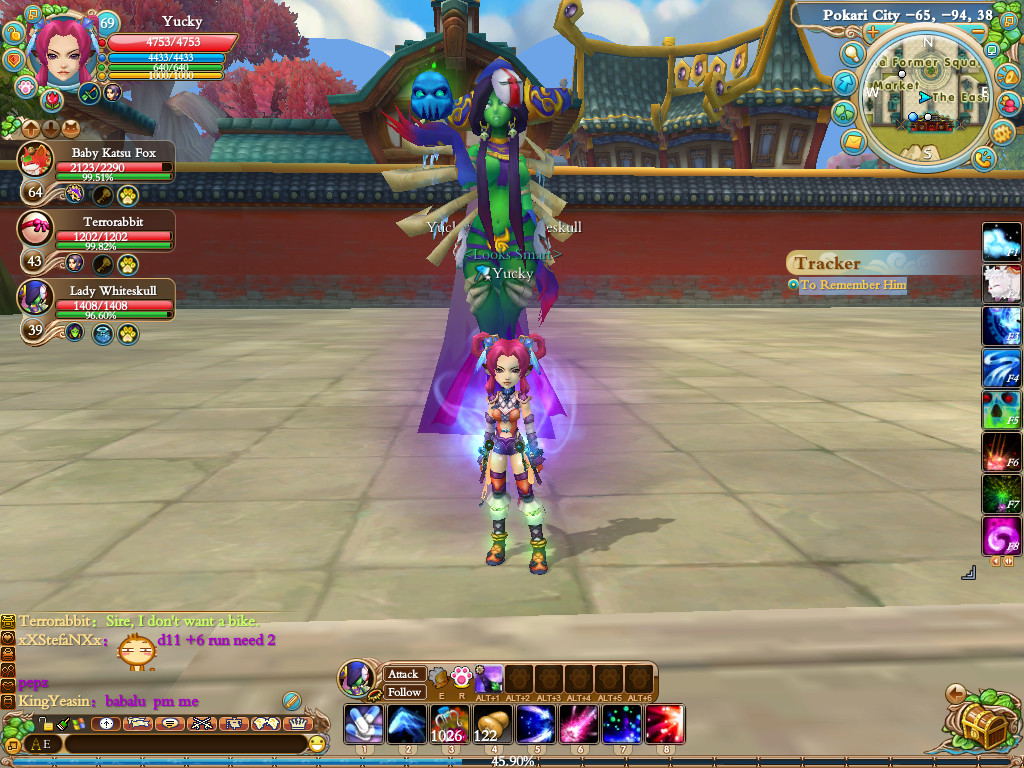Screen dimensions: 1024x768
Task: Activate the green skull F5 skill
Action: (1001, 410)
